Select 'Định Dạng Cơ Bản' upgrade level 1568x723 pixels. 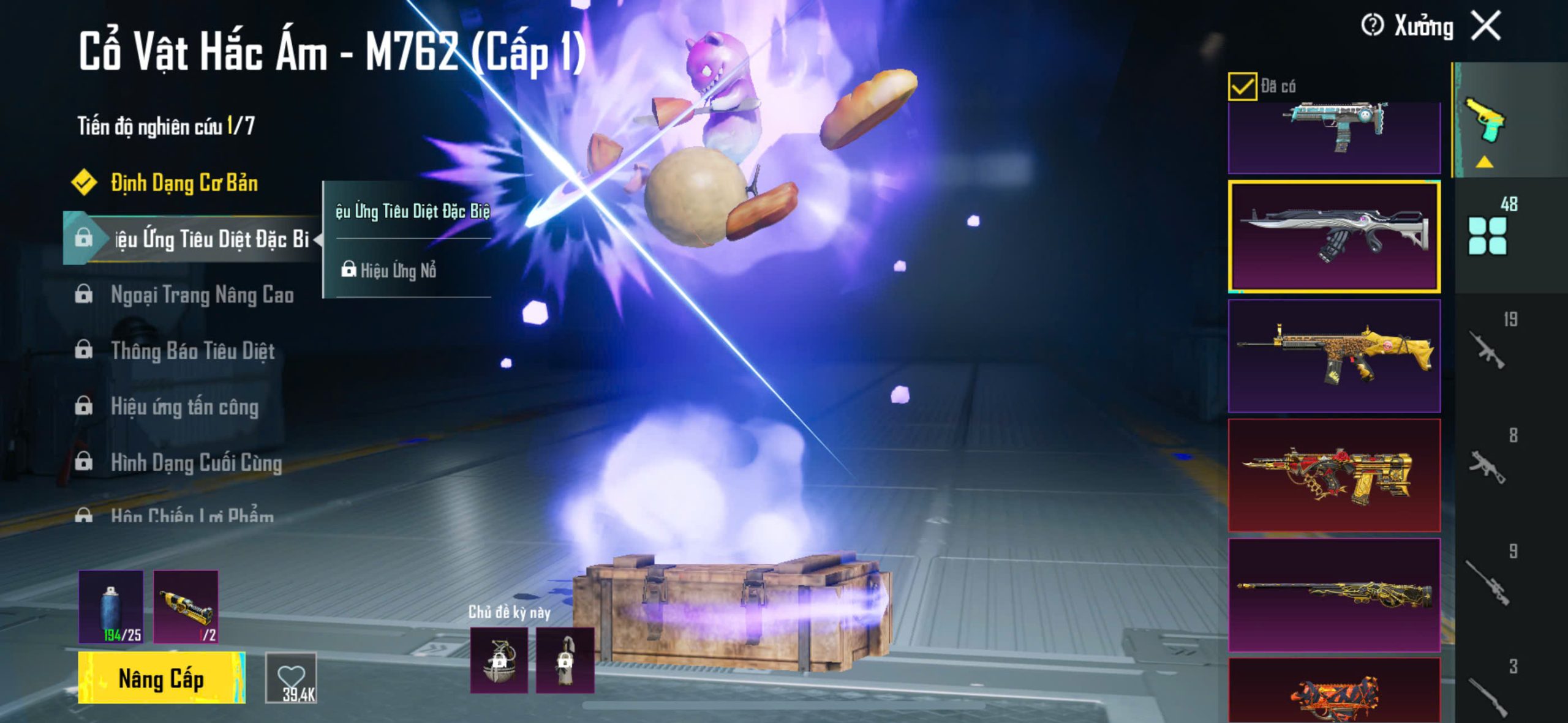(x=184, y=183)
